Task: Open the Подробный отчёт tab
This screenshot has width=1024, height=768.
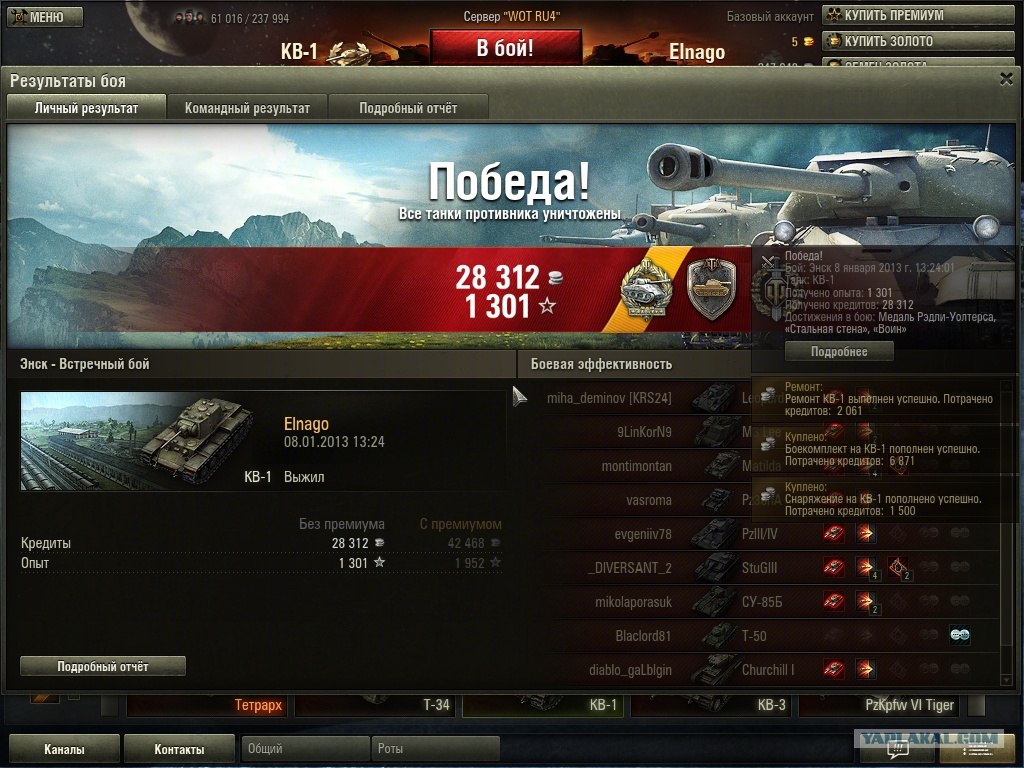Action: point(408,108)
